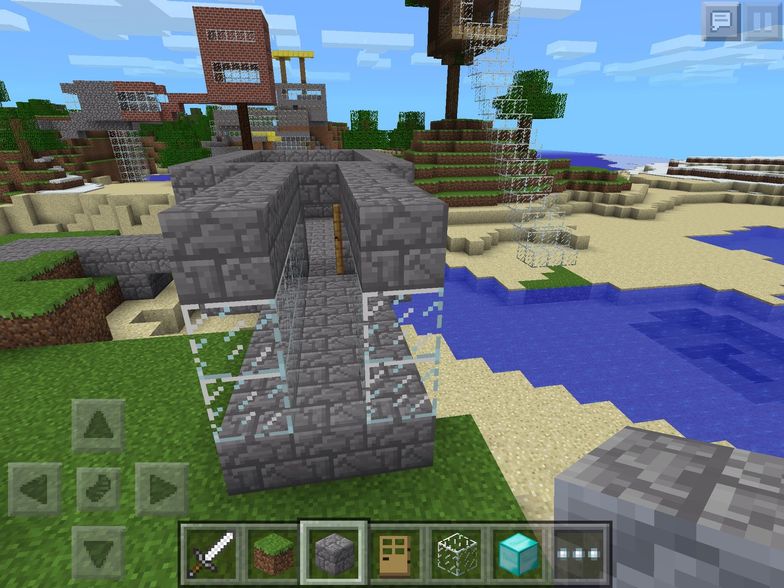
Task: Select the iron sword hotbar slot
Action: 211,550
